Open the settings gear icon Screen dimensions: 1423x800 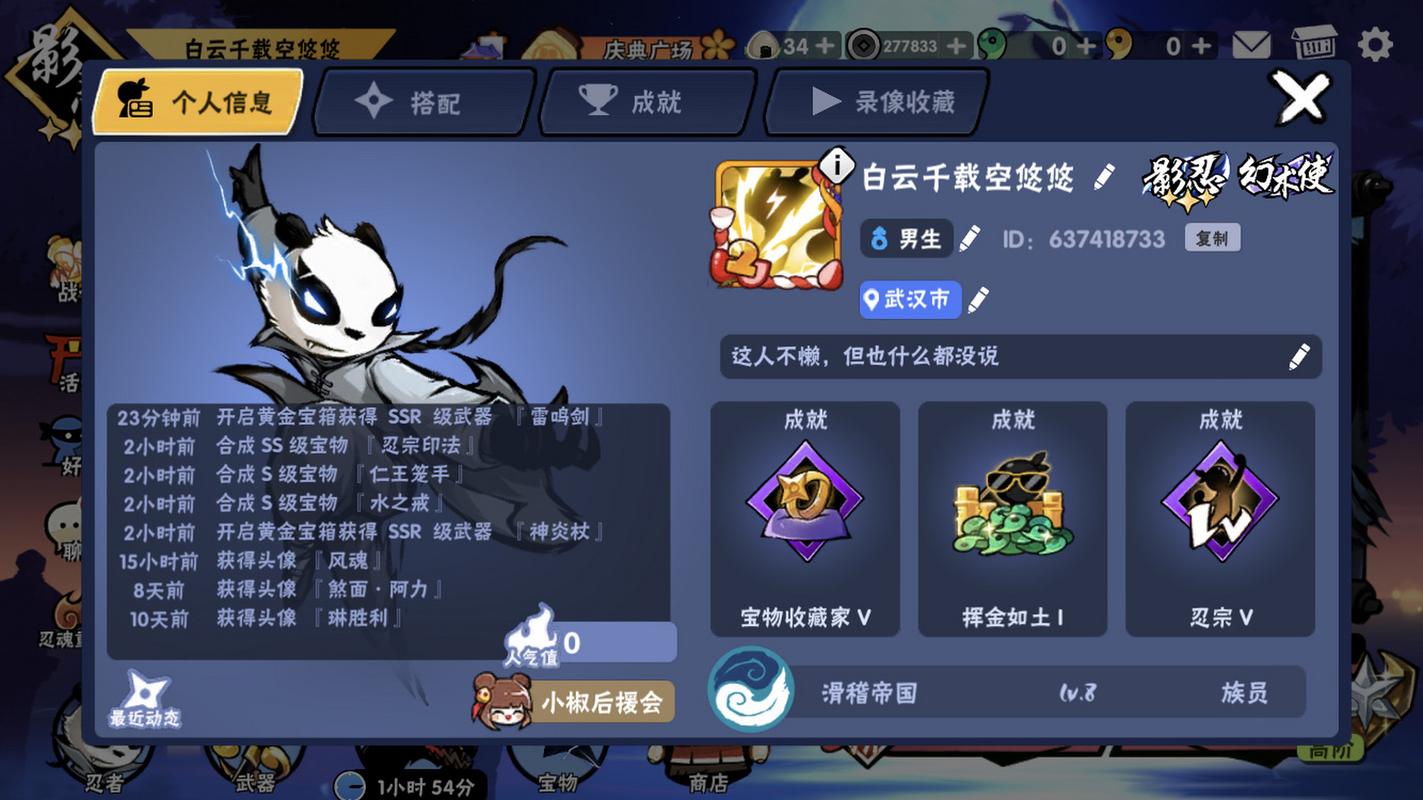point(1377,42)
